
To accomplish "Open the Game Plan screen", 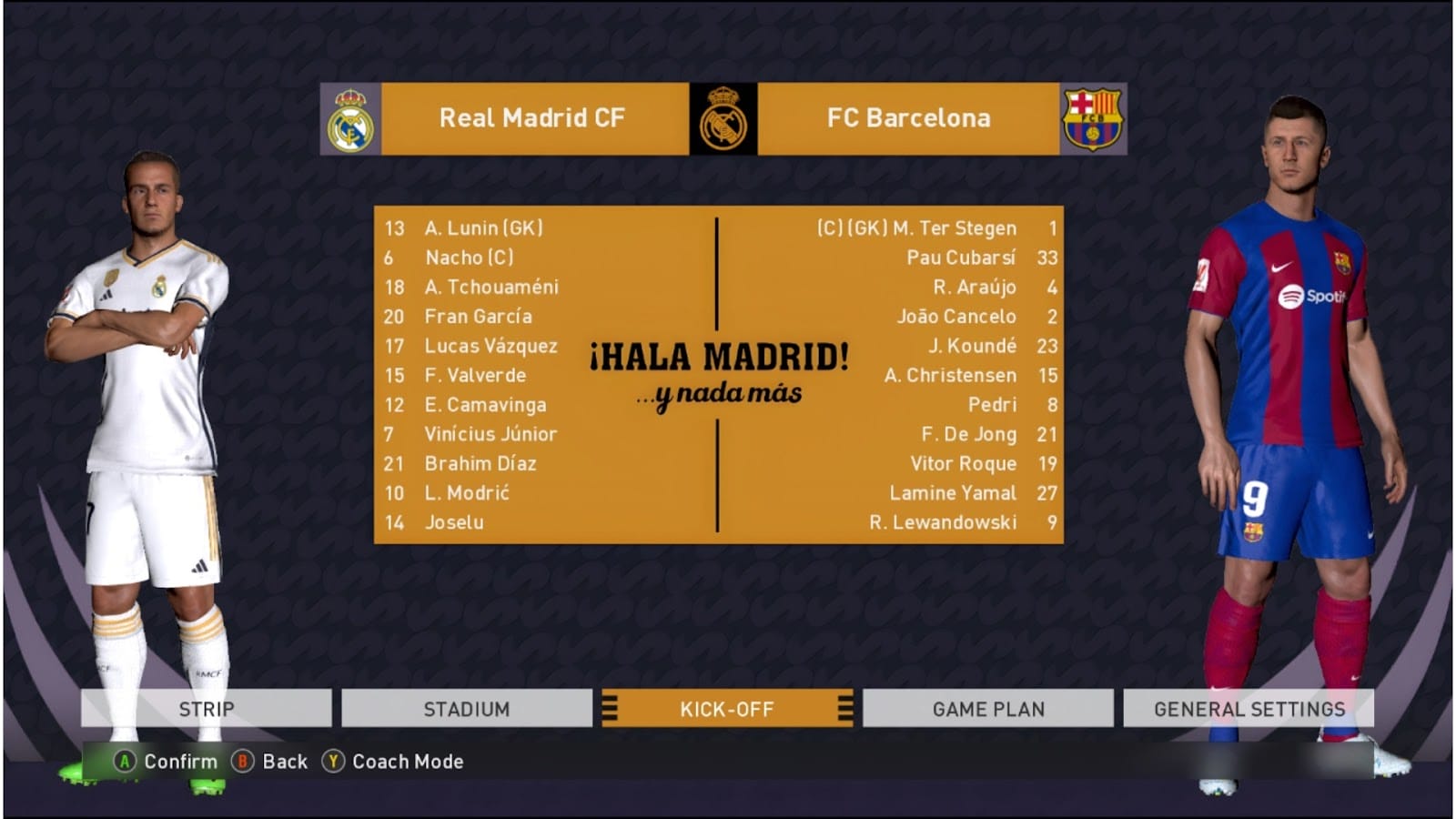I will pyautogui.click(x=988, y=709).
